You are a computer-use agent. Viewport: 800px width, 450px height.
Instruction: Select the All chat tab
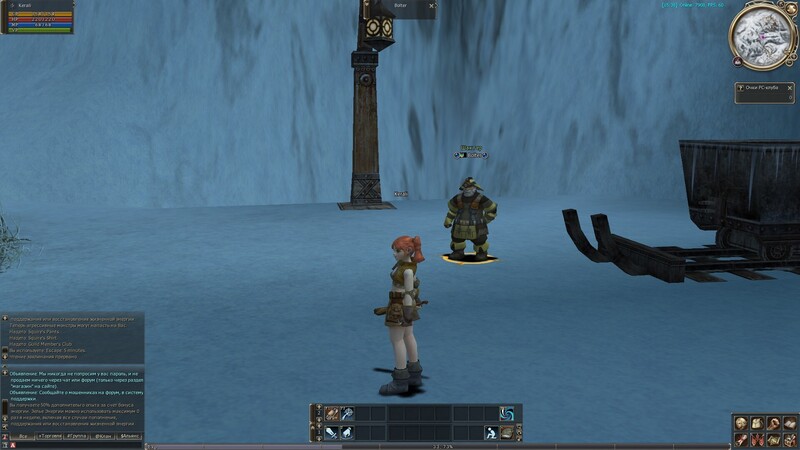click(x=21, y=437)
